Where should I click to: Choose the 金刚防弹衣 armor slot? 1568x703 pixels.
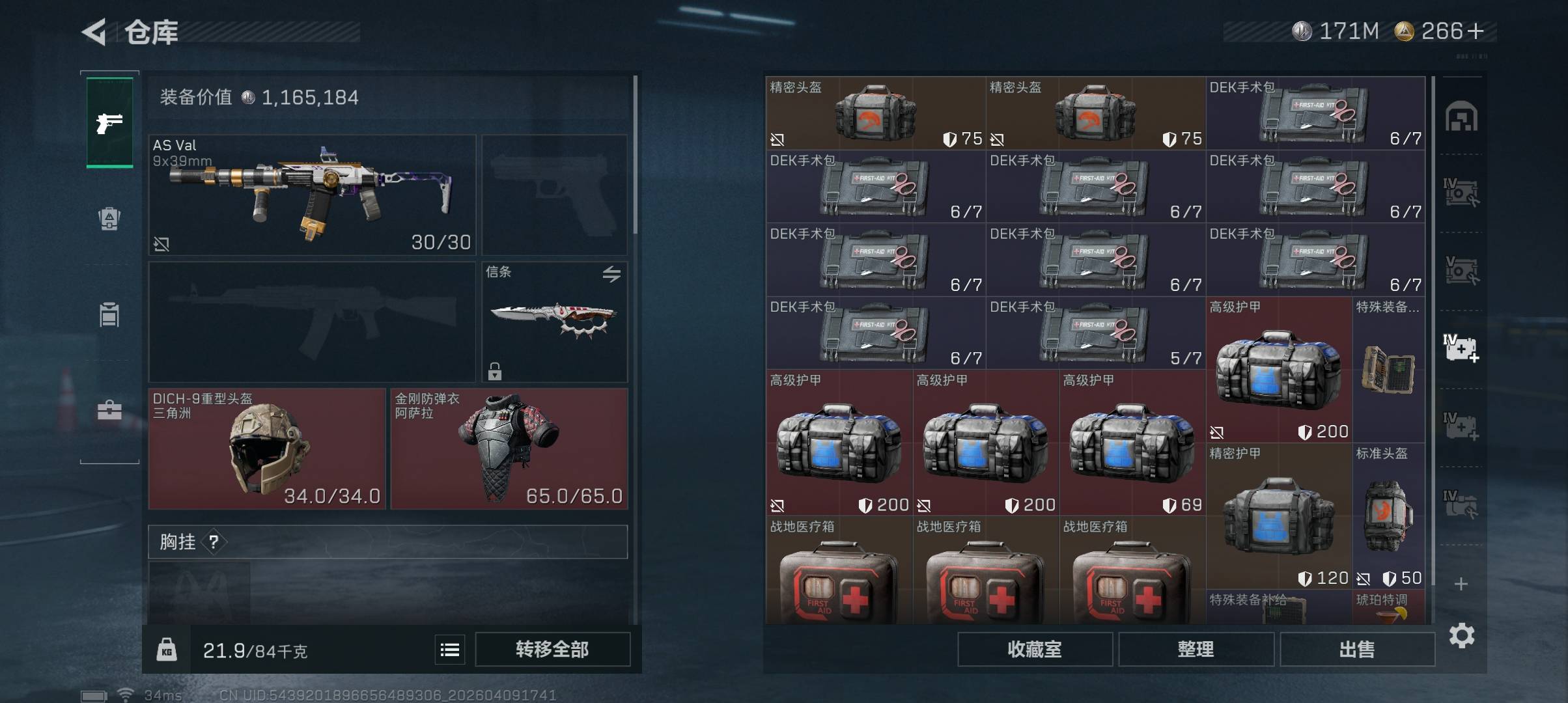[x=509, y=448]
